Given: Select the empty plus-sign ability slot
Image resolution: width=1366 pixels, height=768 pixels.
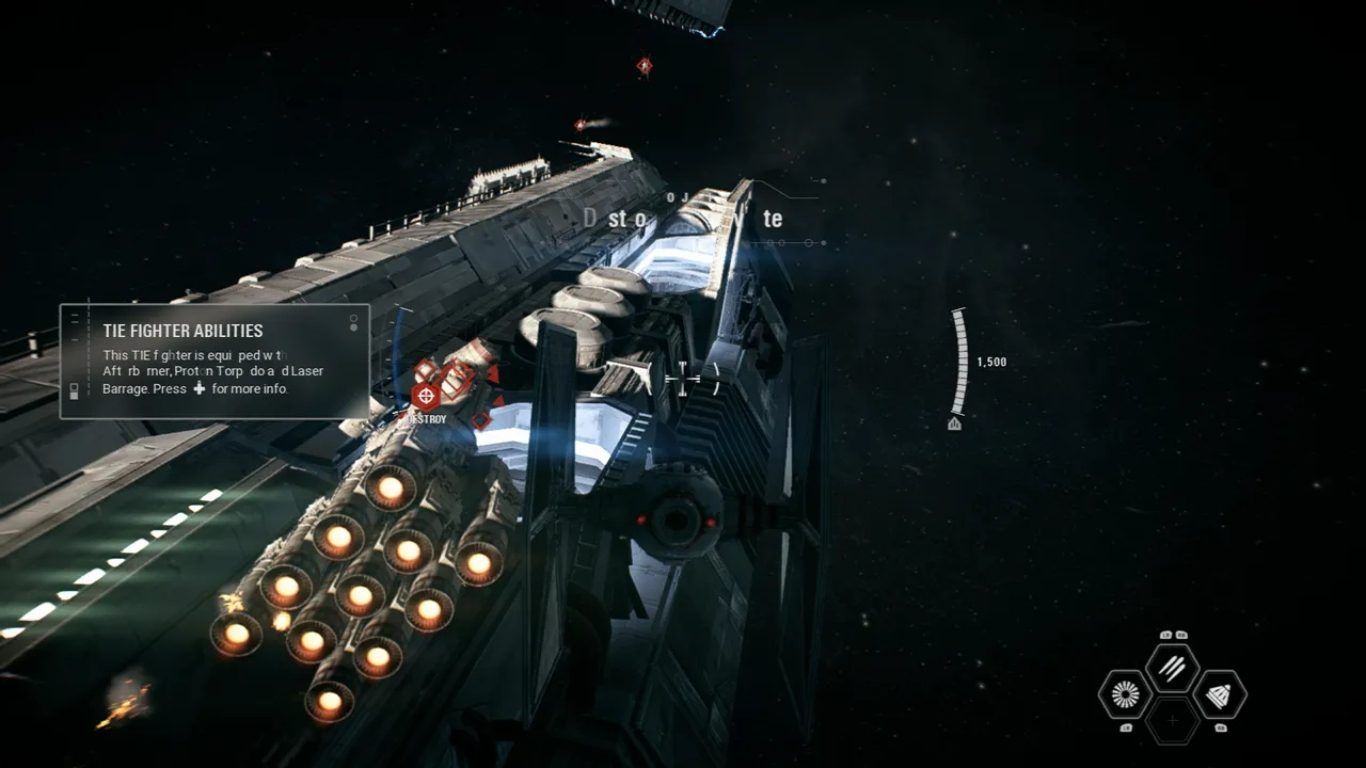Looking at the screenshot, I should (1172, 720).
